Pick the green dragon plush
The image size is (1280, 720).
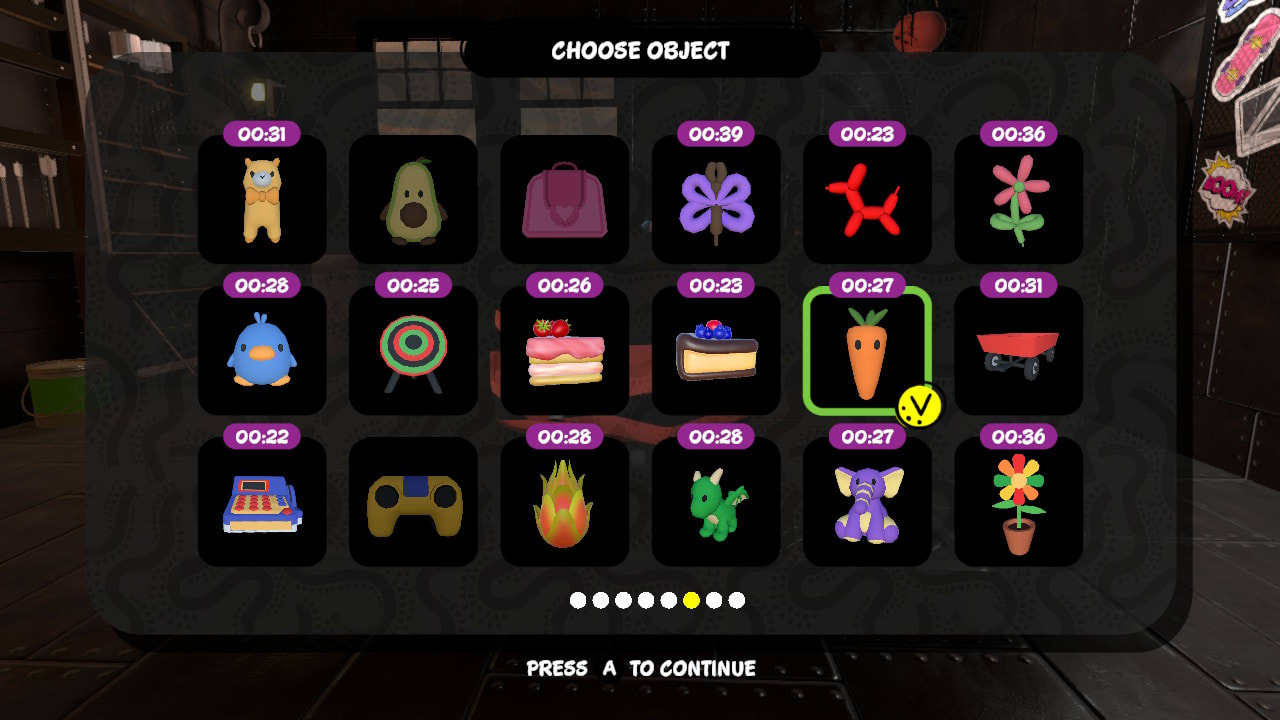(716, 503)
